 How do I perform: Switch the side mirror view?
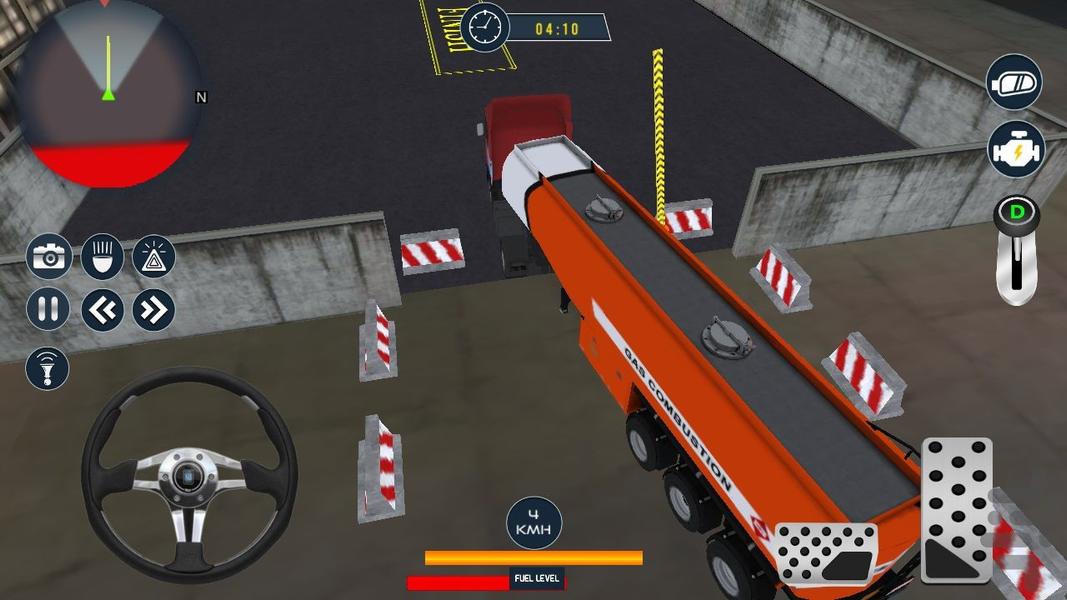point(1015,83)
